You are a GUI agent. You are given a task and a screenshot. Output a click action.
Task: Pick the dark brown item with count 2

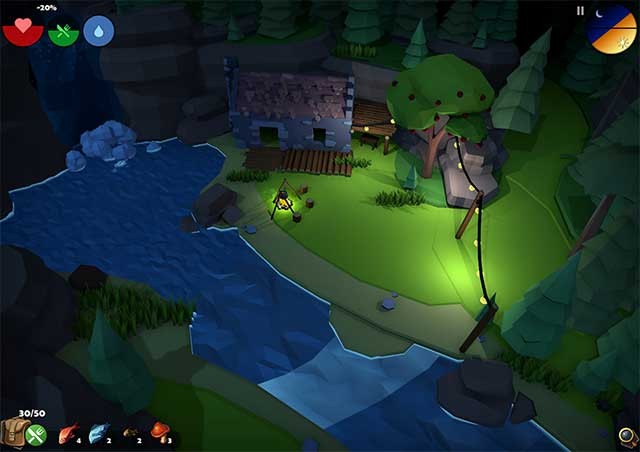coord(130,435)
